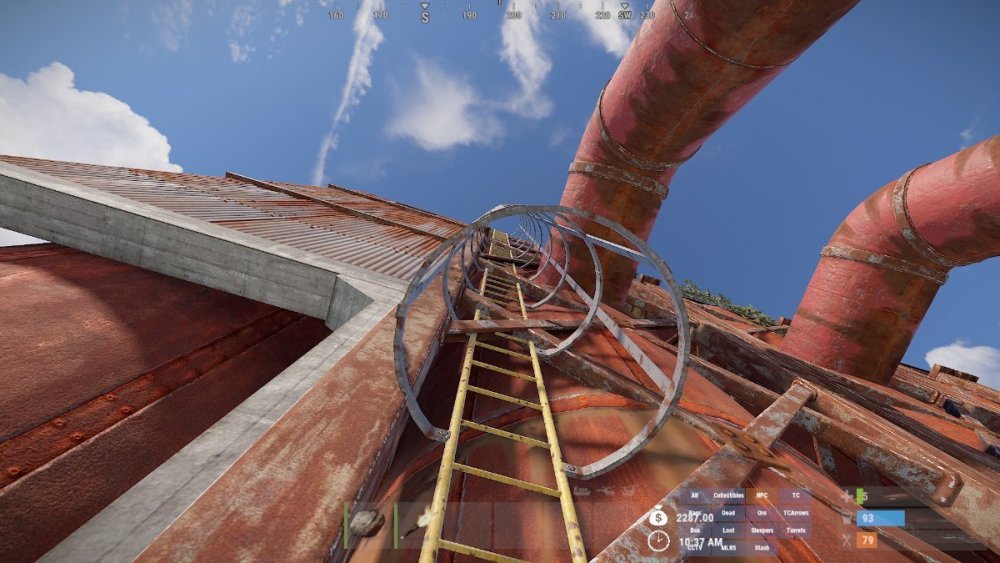Enable the NPC filter button
The image size is (1000, 563).
(x=763, y=496)
